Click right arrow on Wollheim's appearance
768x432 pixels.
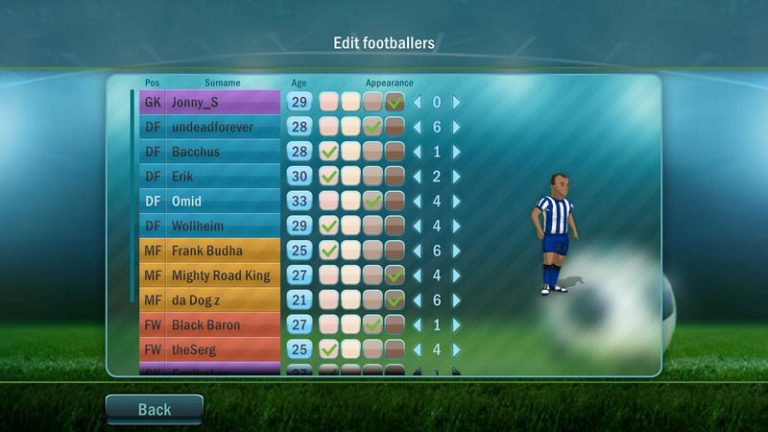pyautogui.click(x=457, y=226)
